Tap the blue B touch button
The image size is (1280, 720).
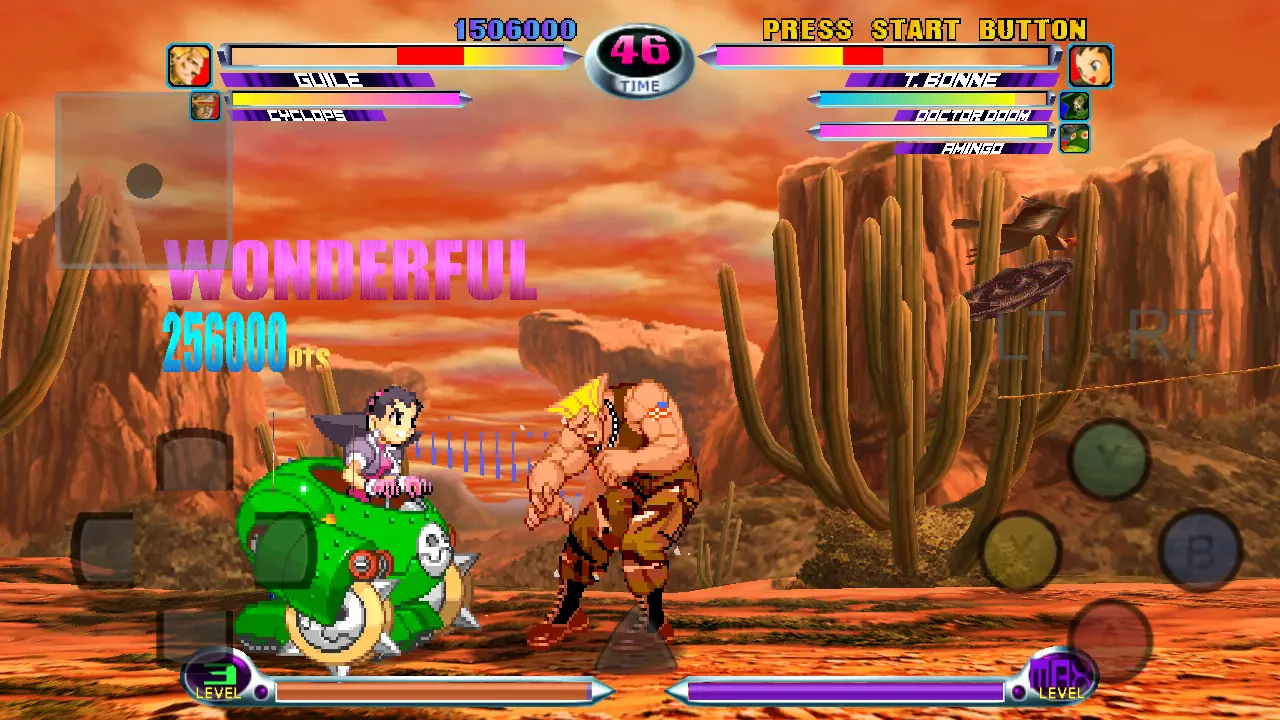(x=1199, y=549)
